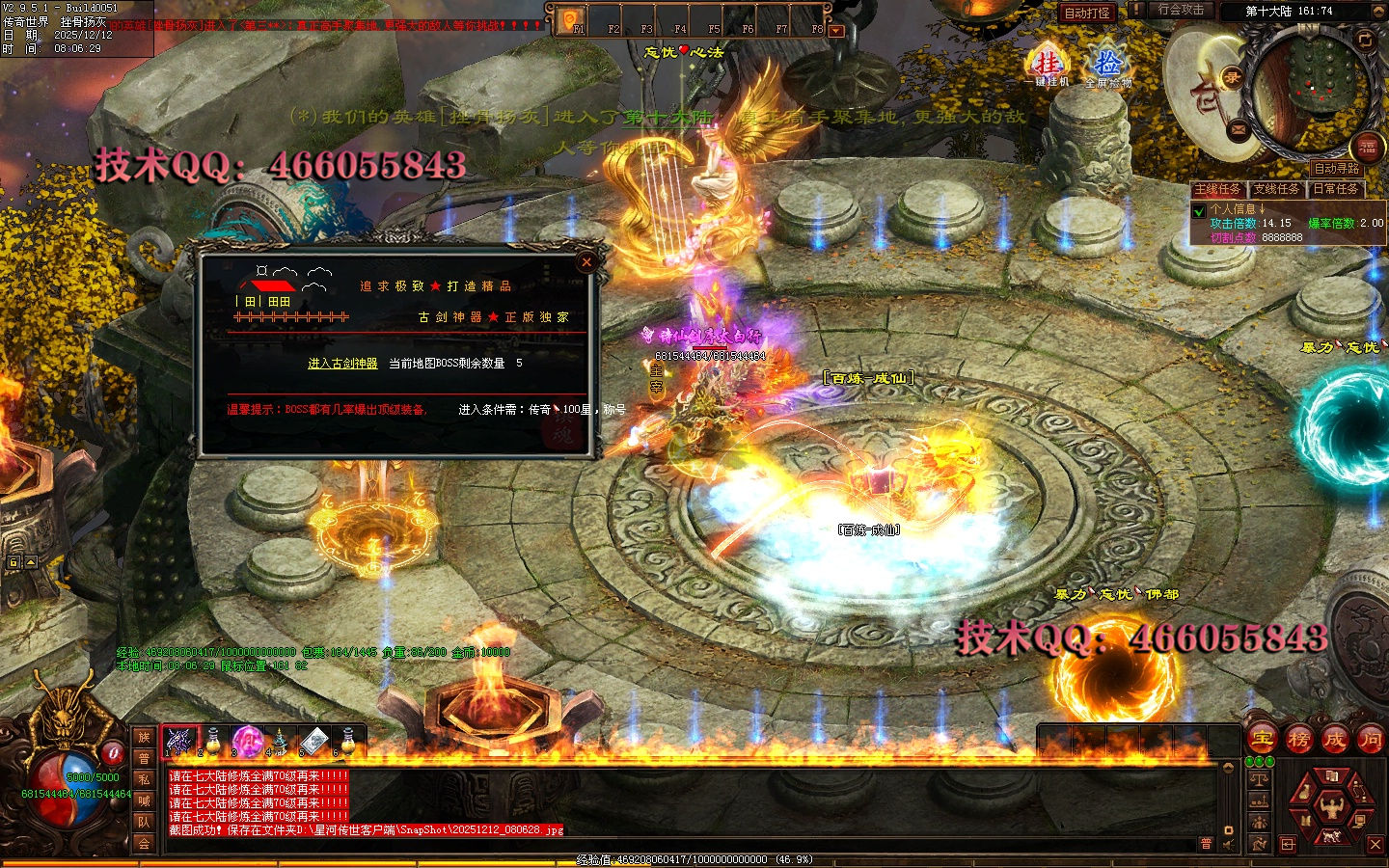Open the scales trade icon

click(1259, 778)
